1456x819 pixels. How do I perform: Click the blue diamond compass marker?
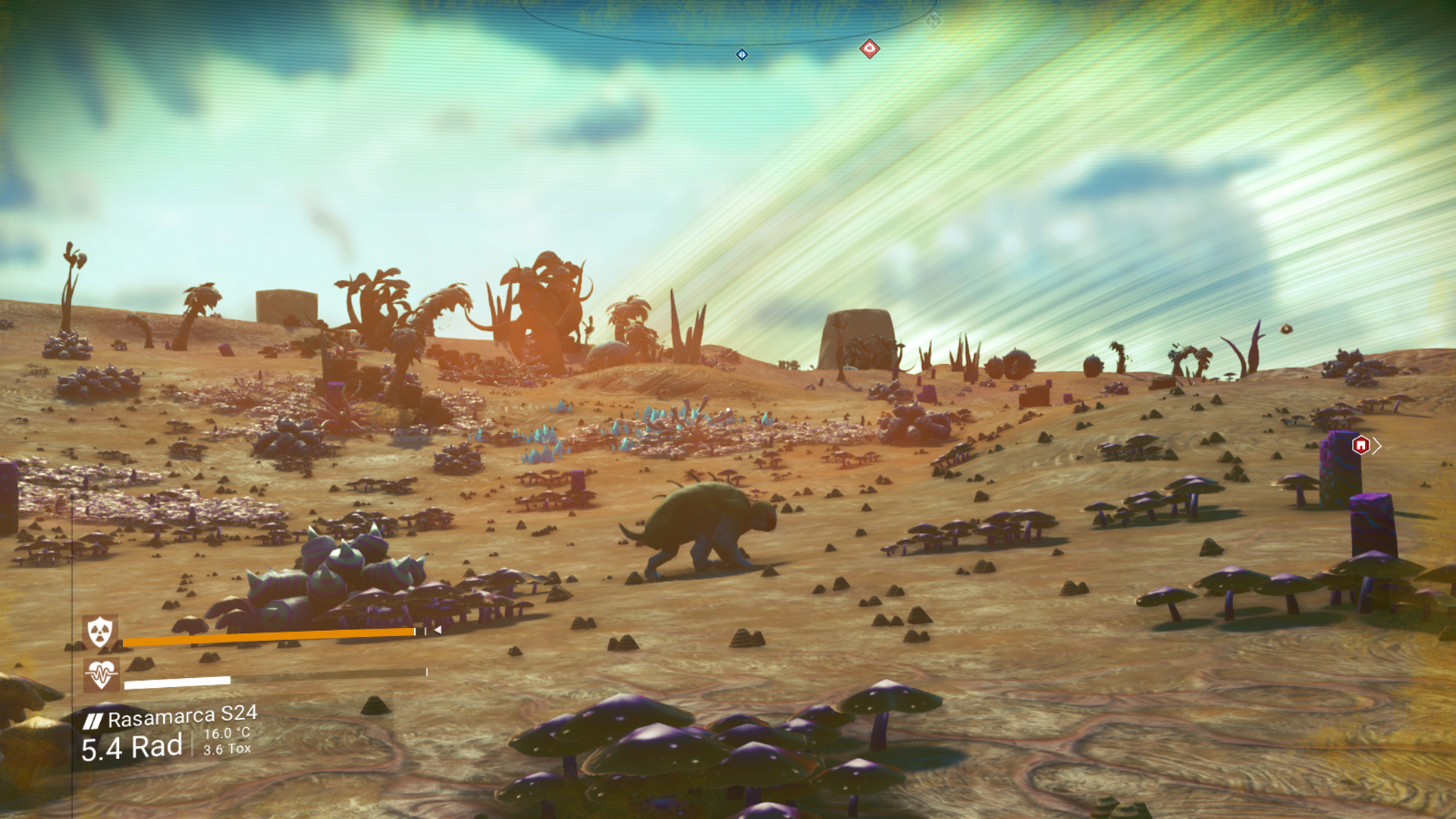pos(742,55)
